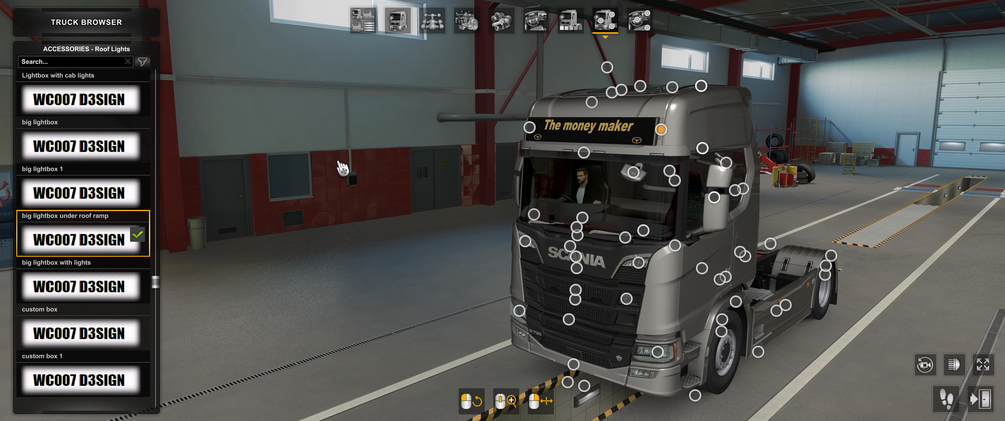Clear the search box with the X
1005x421 pixels.
coord(128,62)
